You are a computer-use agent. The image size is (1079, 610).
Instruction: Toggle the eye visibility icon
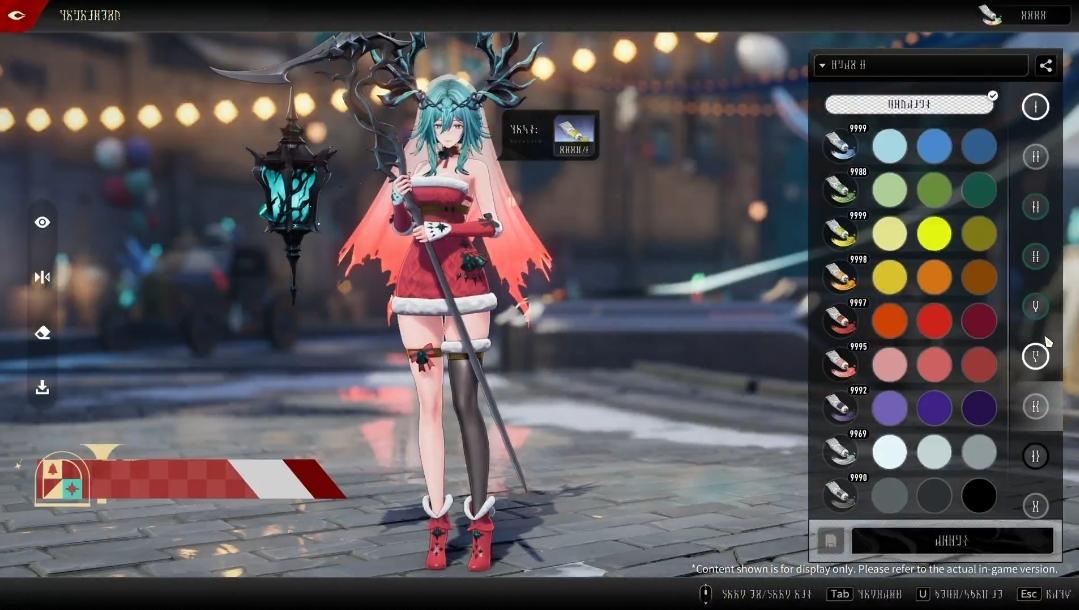coord(42,223)
